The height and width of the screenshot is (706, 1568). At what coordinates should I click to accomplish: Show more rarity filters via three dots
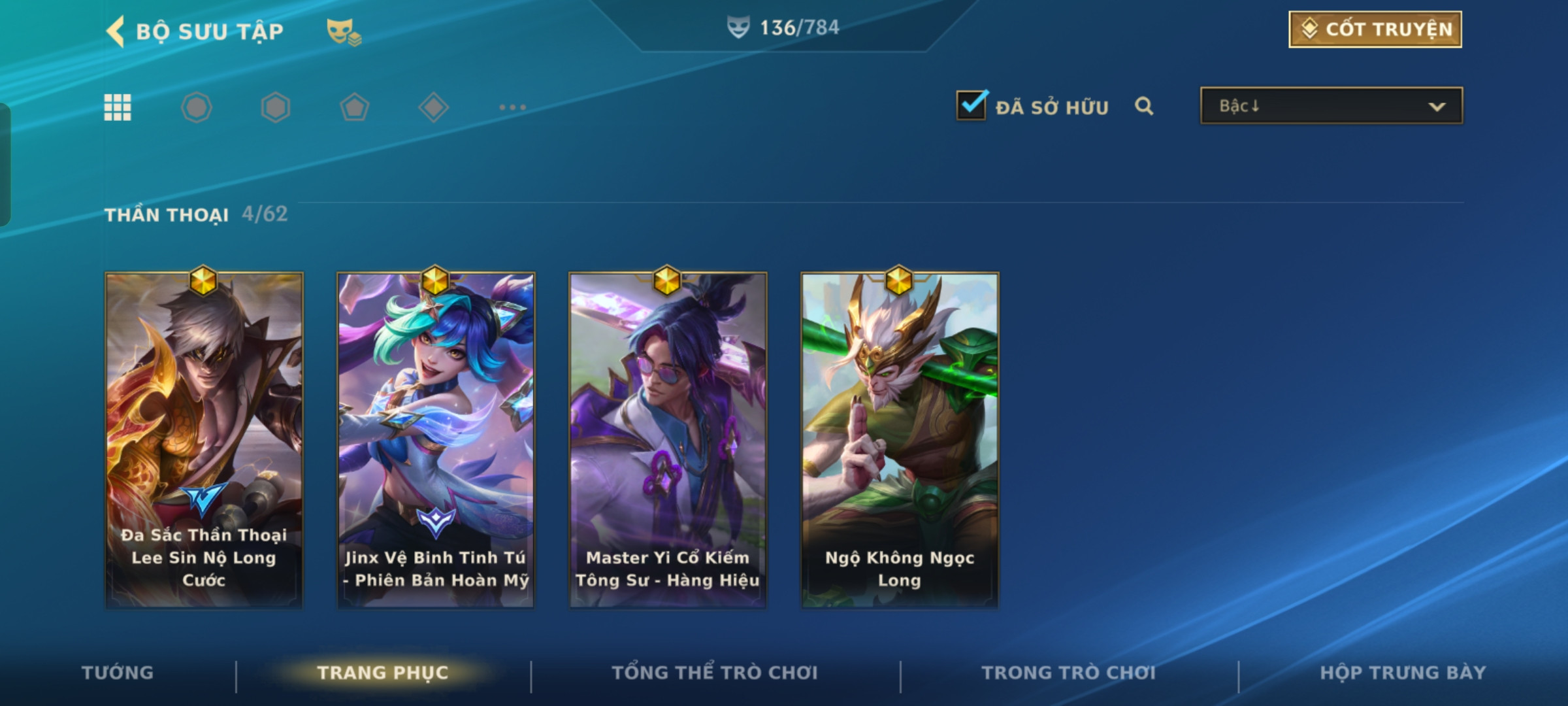pyautogui.click(x=512, y=107)
